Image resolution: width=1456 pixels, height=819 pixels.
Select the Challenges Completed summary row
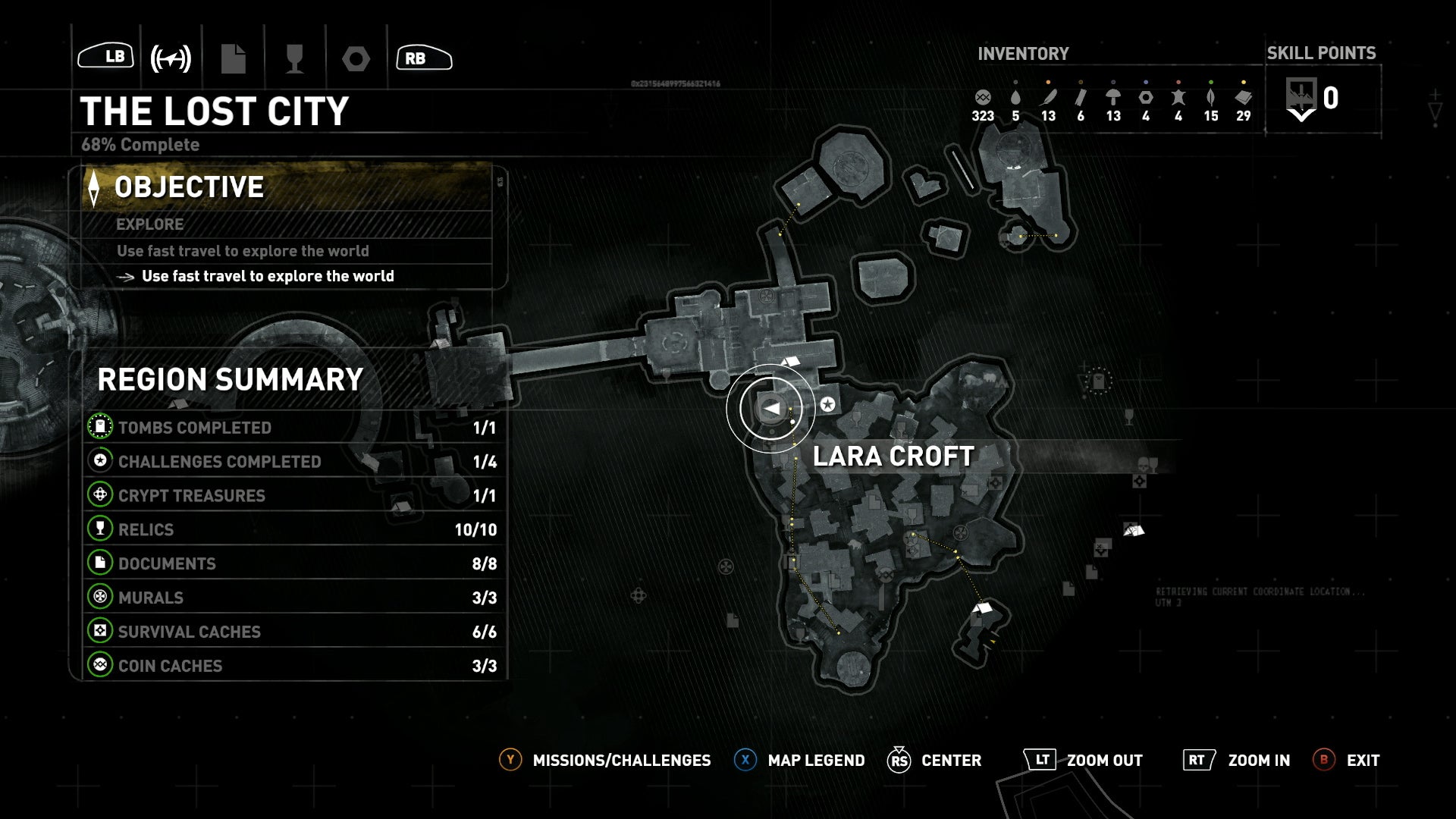pyautogui.click(x=293, y=462)
